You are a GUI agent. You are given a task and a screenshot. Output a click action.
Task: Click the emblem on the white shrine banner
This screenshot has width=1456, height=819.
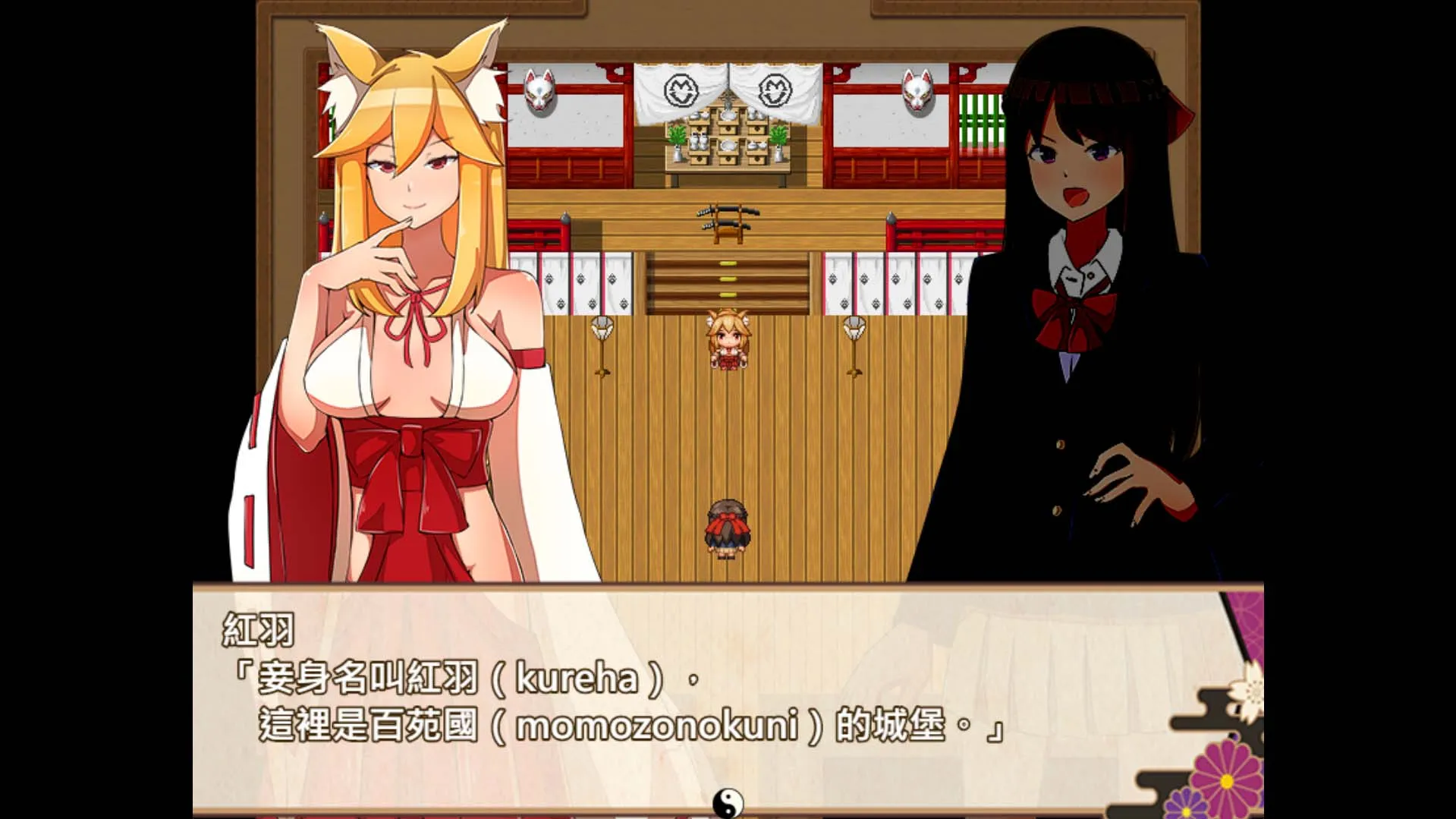tap(683, 89)
